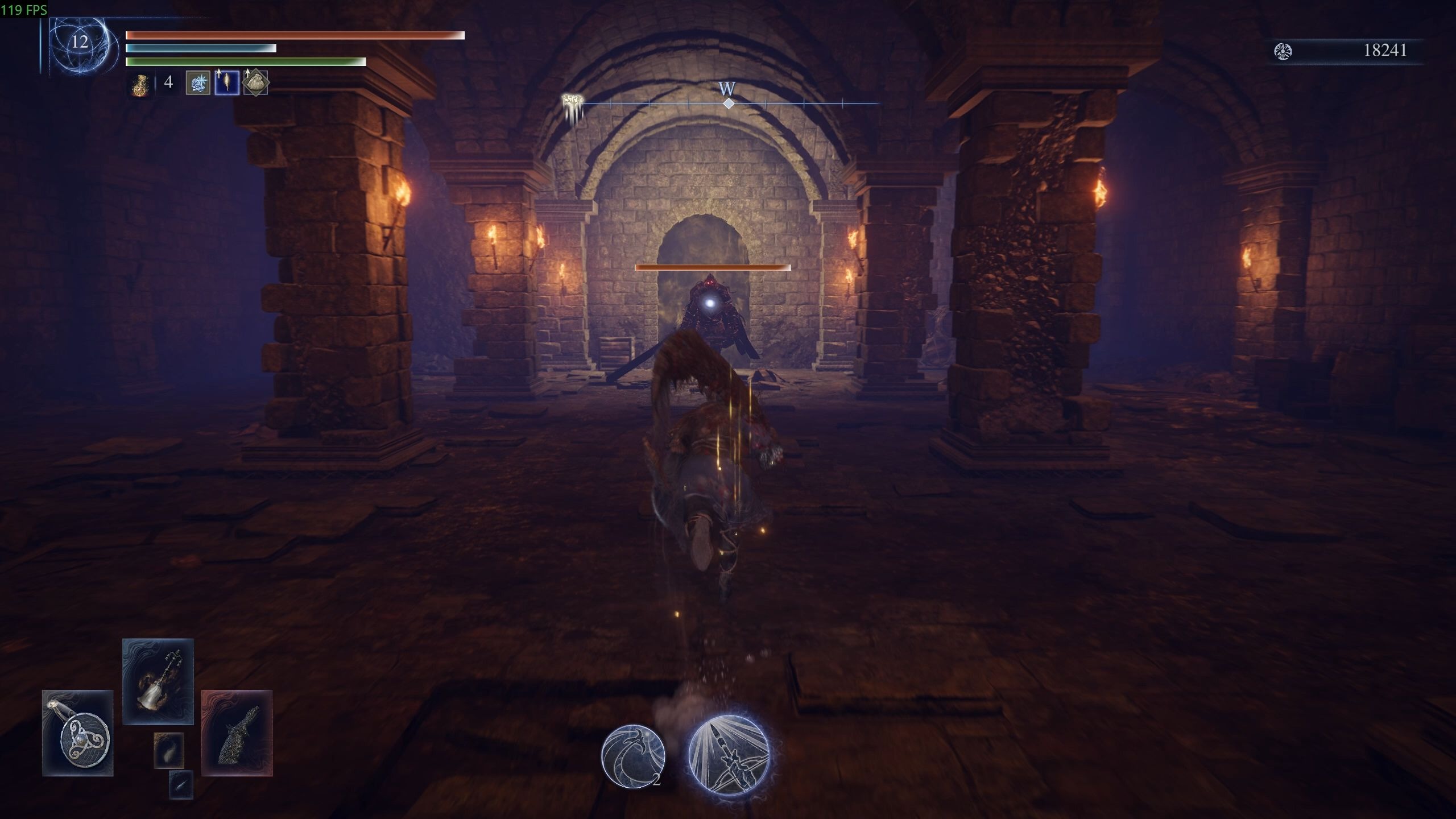This screenshot has width=1456, height=819.
Task: Choose the bell item slot
Action: point(158,681)
